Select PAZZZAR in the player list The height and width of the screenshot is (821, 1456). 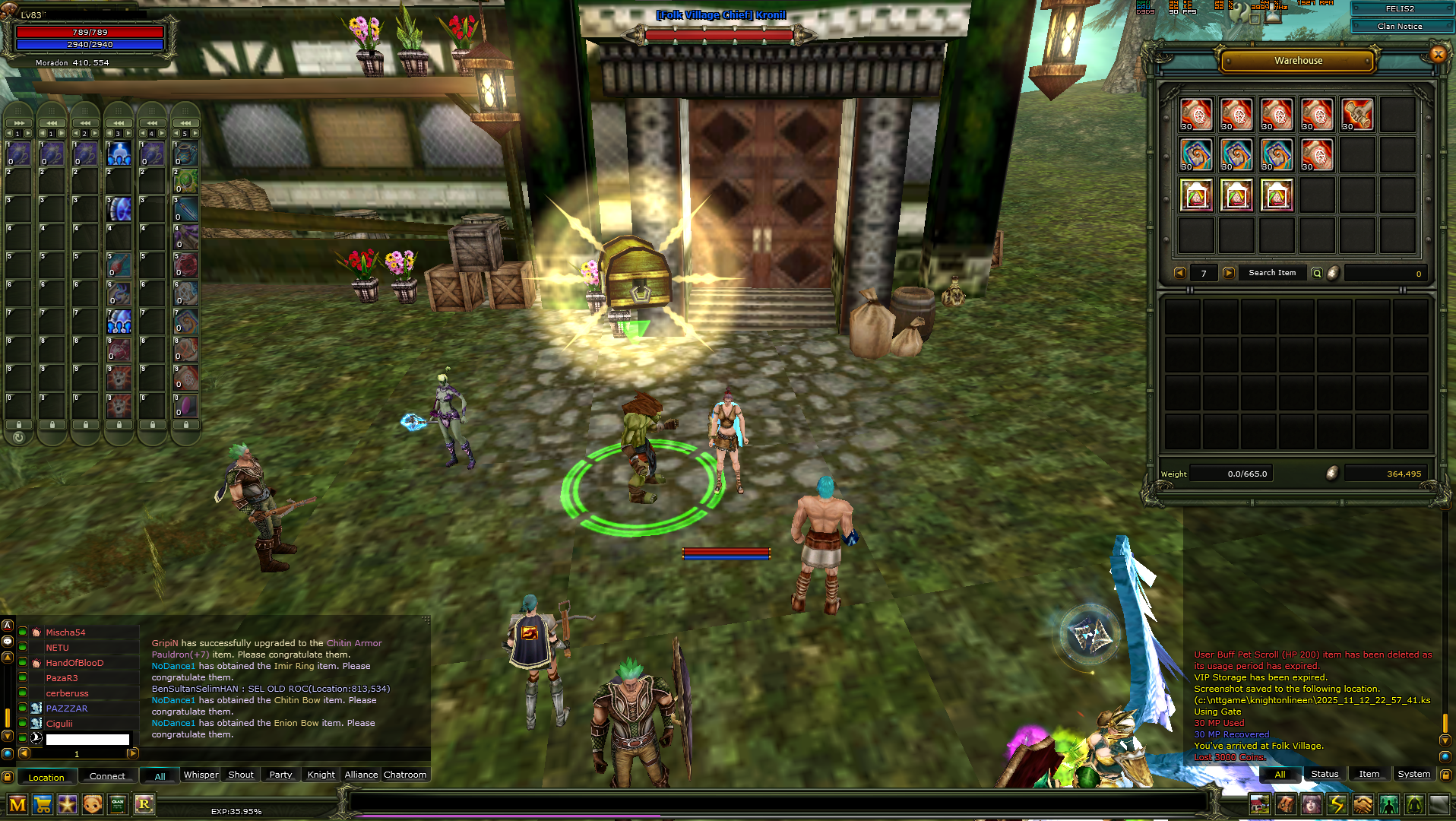pyautogui.click(x=67, y=708)
